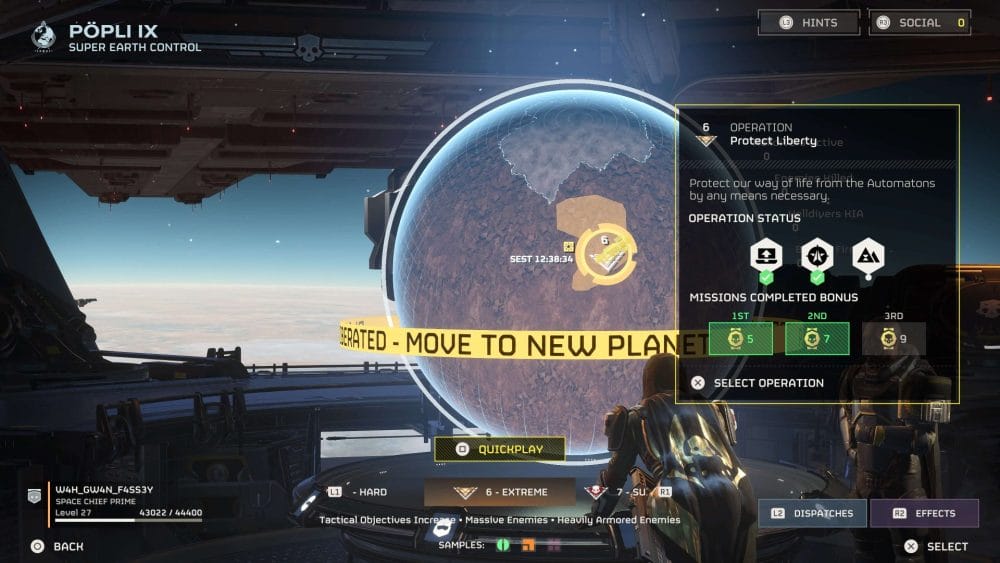1000x563 pixels.
Task: Pick the uncompleted third mission icon
Action: pyautogui.click(x=867, y=255)
